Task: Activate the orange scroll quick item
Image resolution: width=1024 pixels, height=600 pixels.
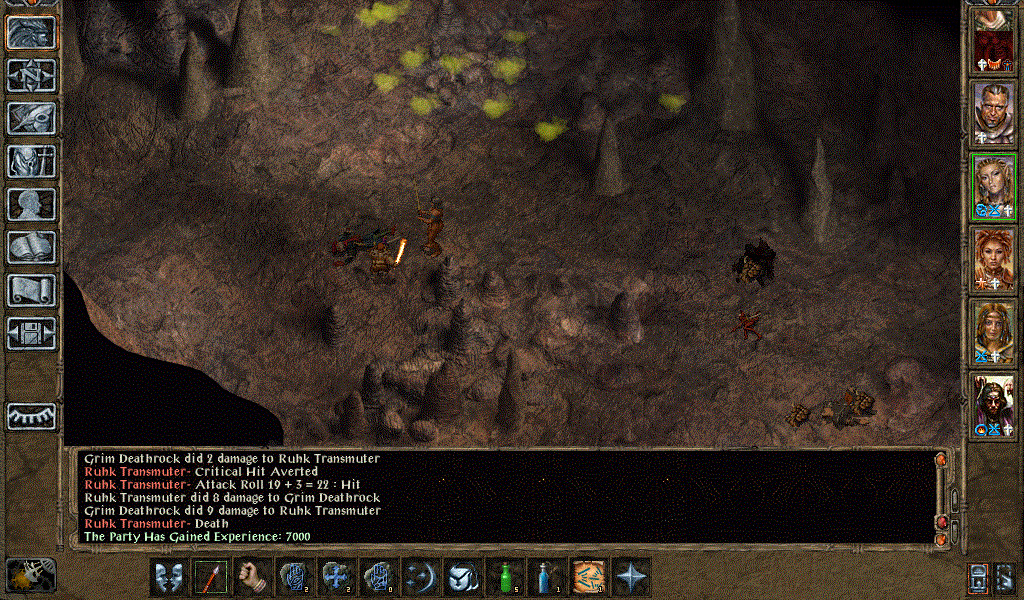Action: (x=589, y=577)
